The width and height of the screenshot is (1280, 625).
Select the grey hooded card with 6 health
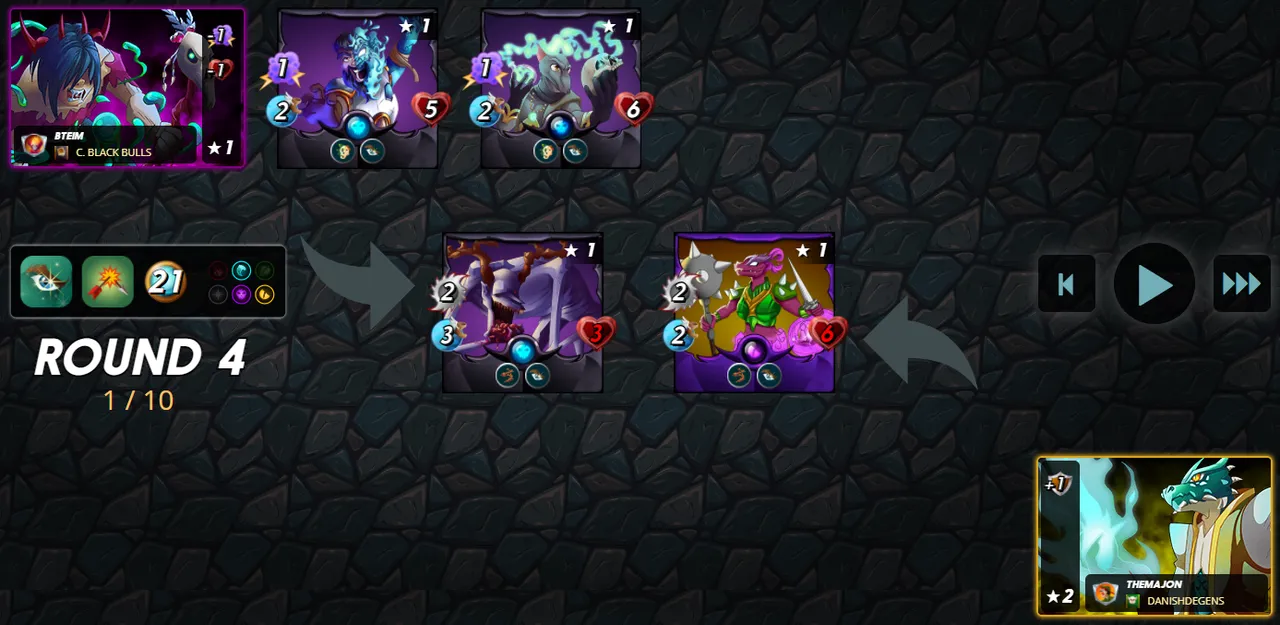pyautogui.click(x=561, y=88)
